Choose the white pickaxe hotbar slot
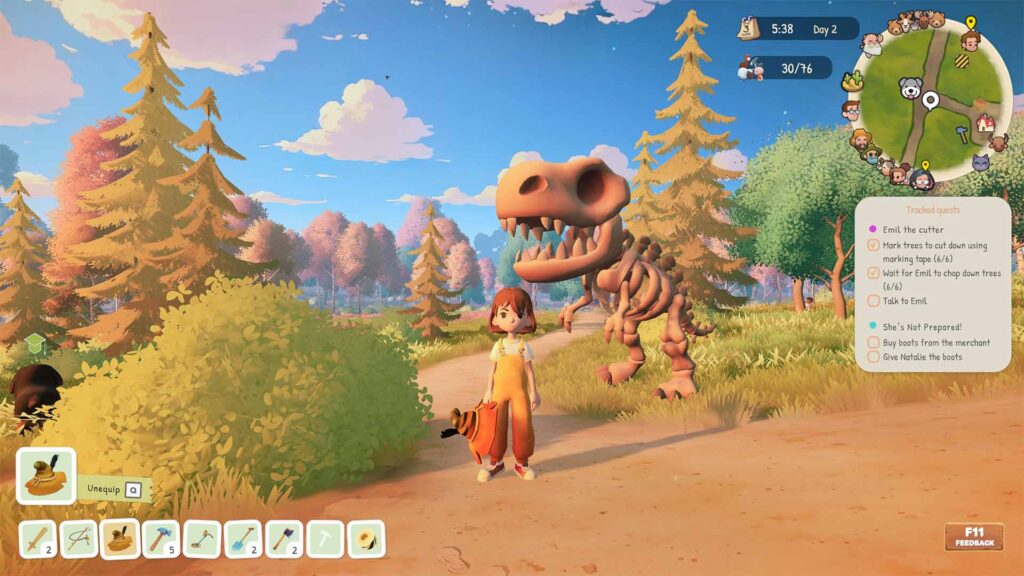Screen dimensions: 1024x576 (325, 540)
